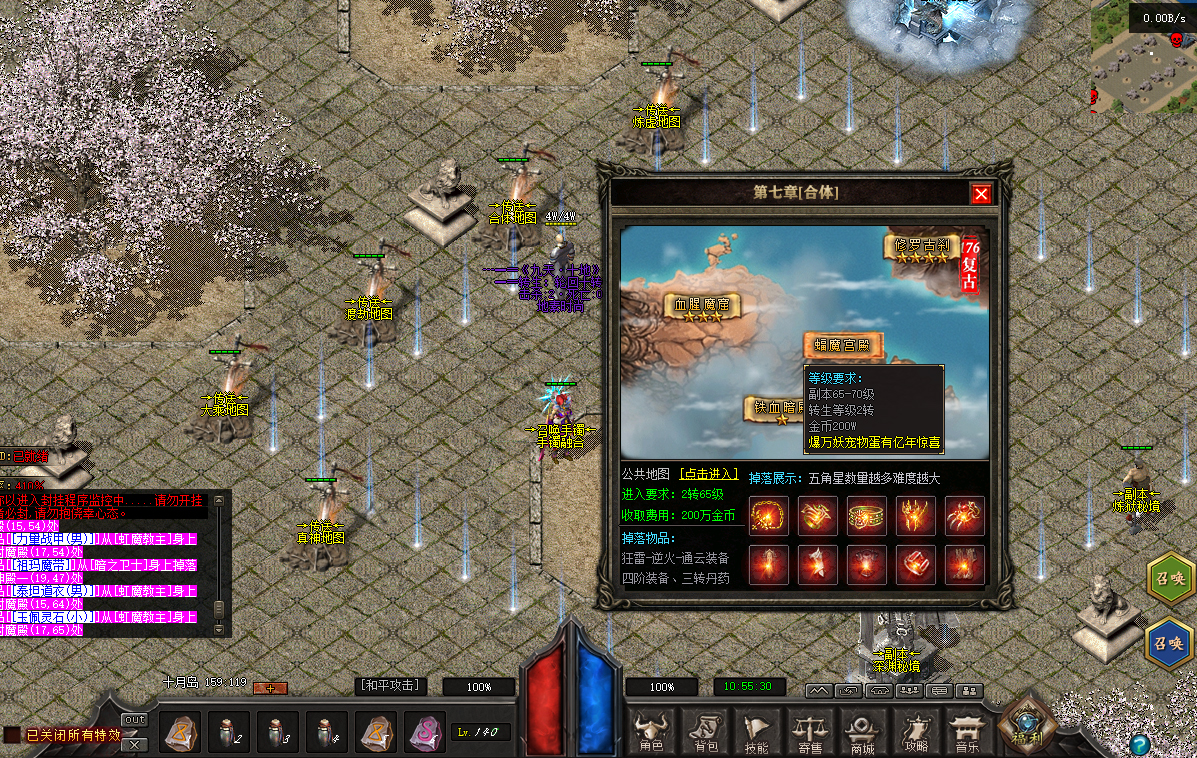
Task: Click the blue question mark help icon
Action: point(1139,745)
